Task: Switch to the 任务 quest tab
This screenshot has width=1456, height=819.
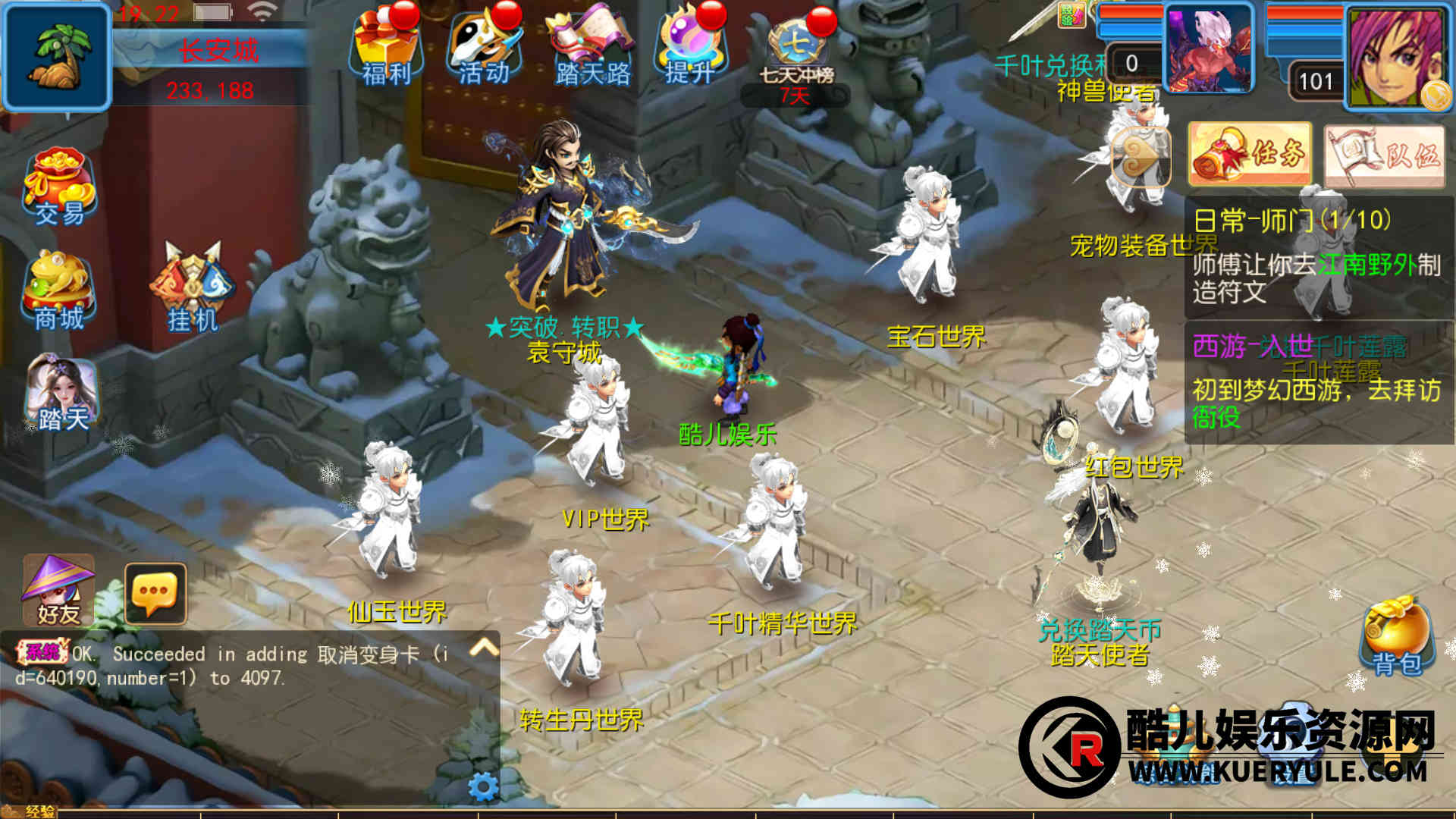Action: pyautogui.click(x=1250, y=154)
